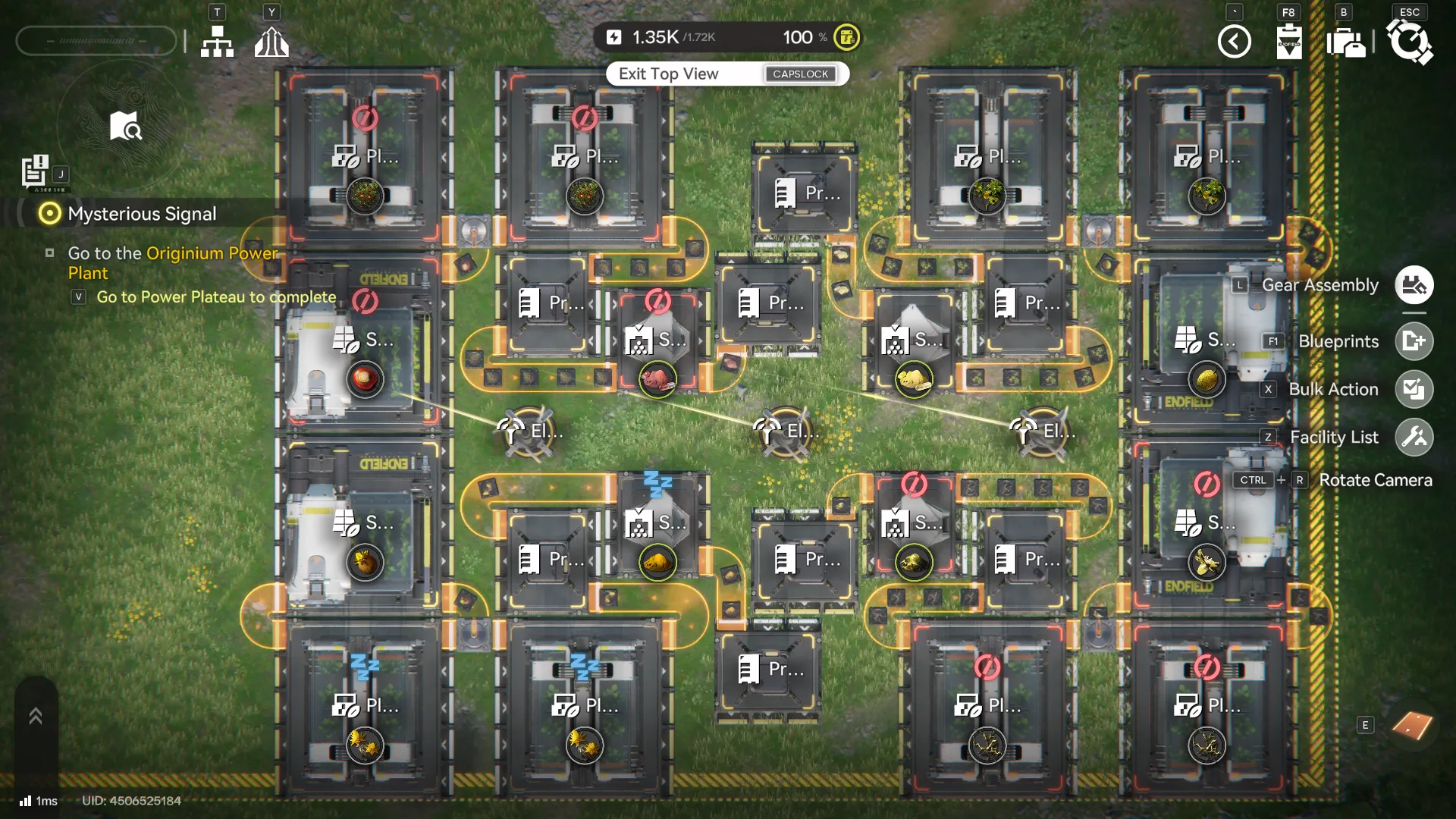Open the inventory briefcase icon
Image resolution: width=1456 pixels, height=819 pixels.
[1346, 43]
